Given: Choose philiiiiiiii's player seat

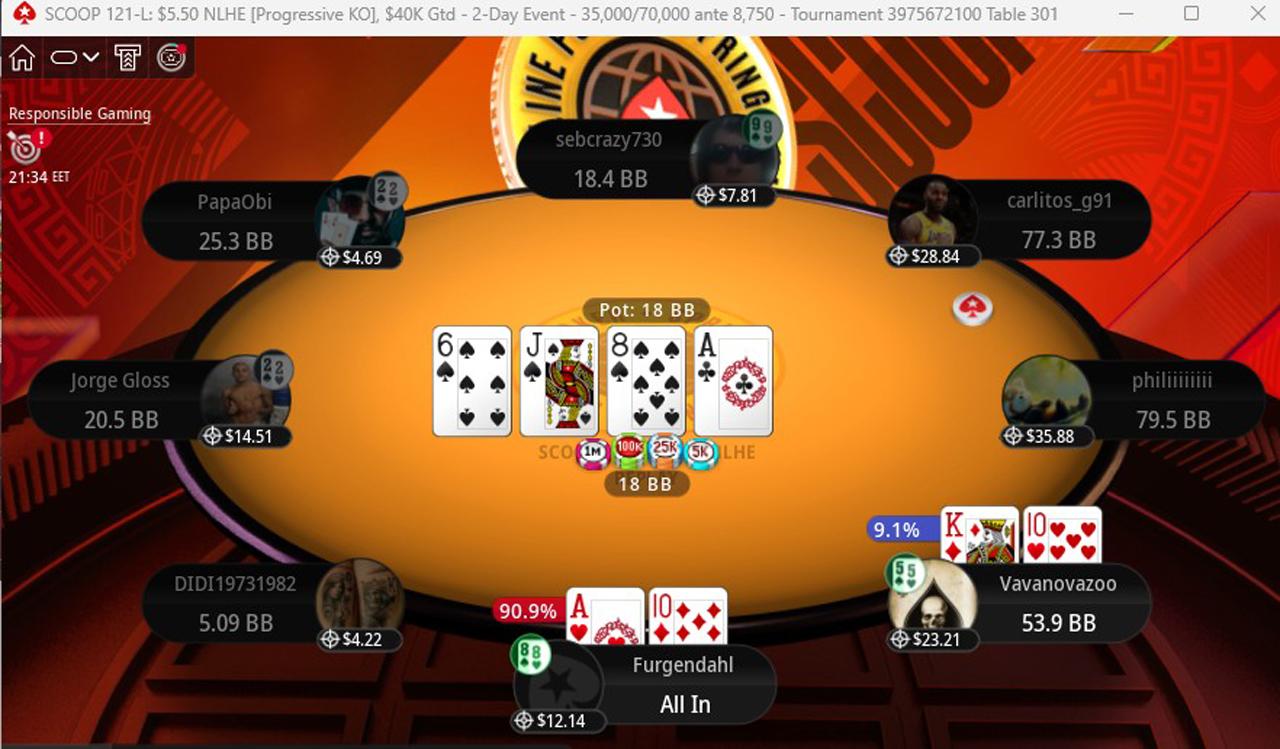Looking at the screenshot, I should [1170, 400].
